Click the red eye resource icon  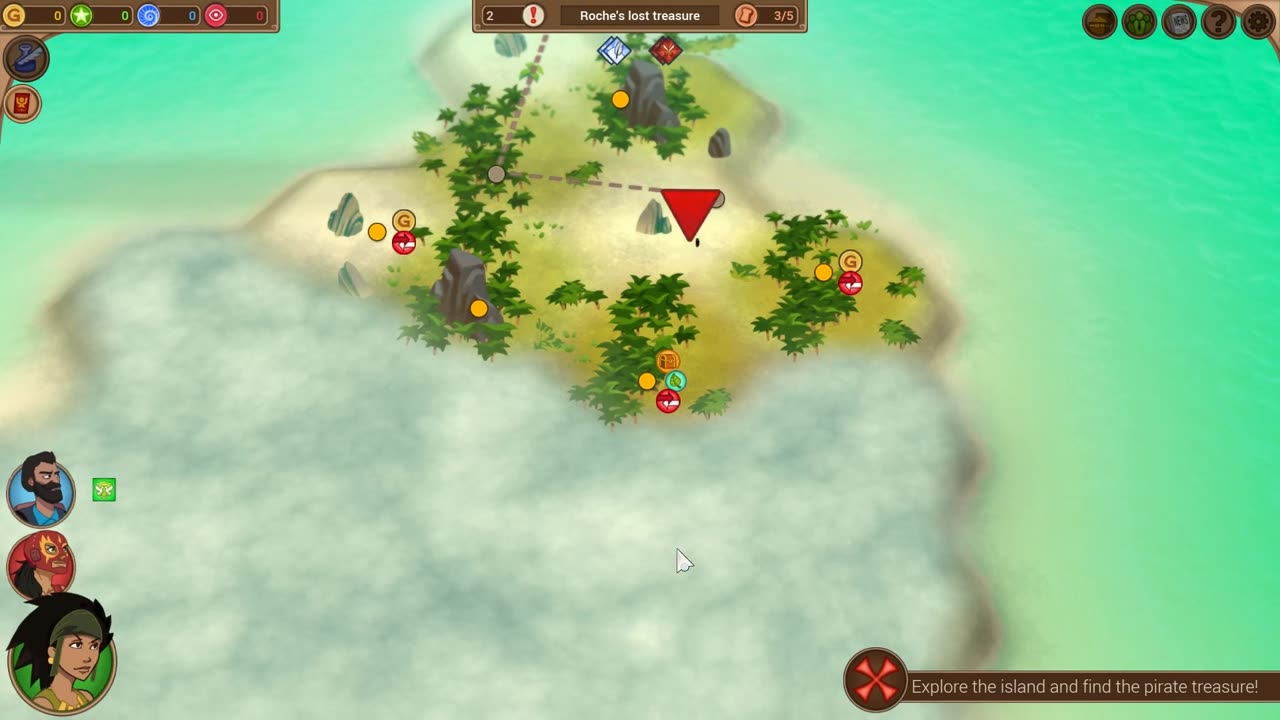(216, 15)
